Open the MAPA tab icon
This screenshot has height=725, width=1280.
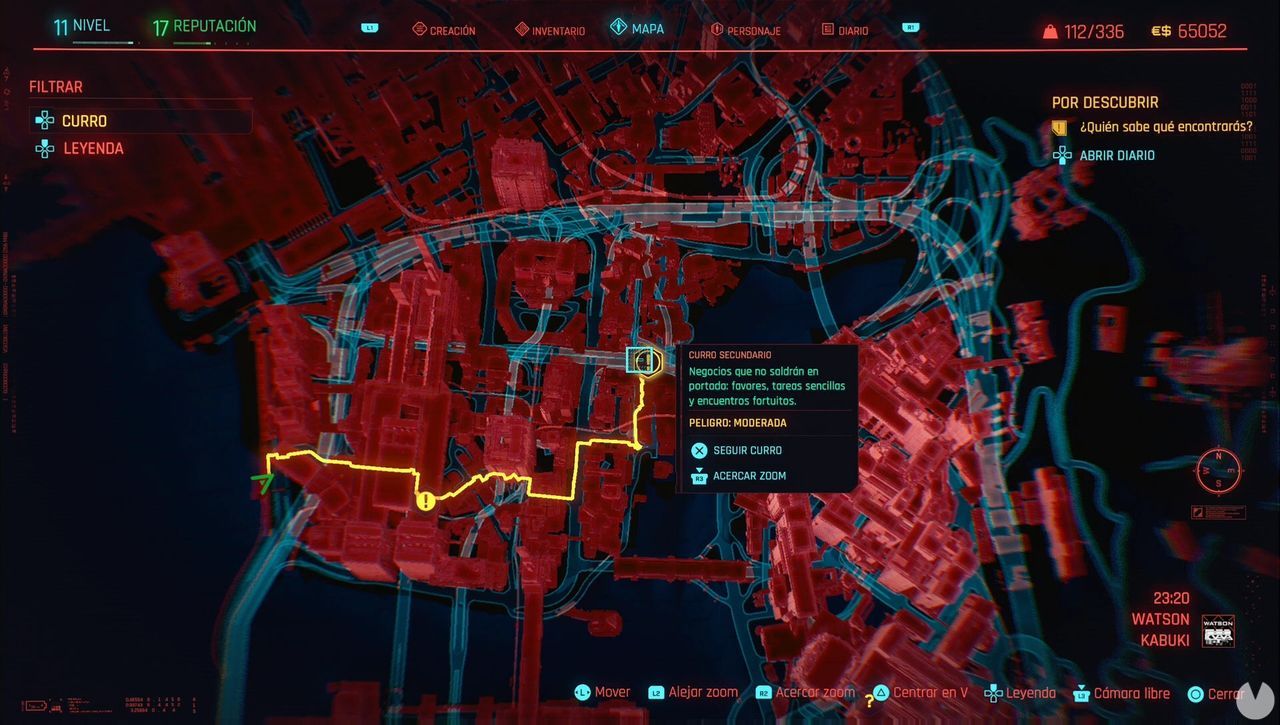(617, 29)
